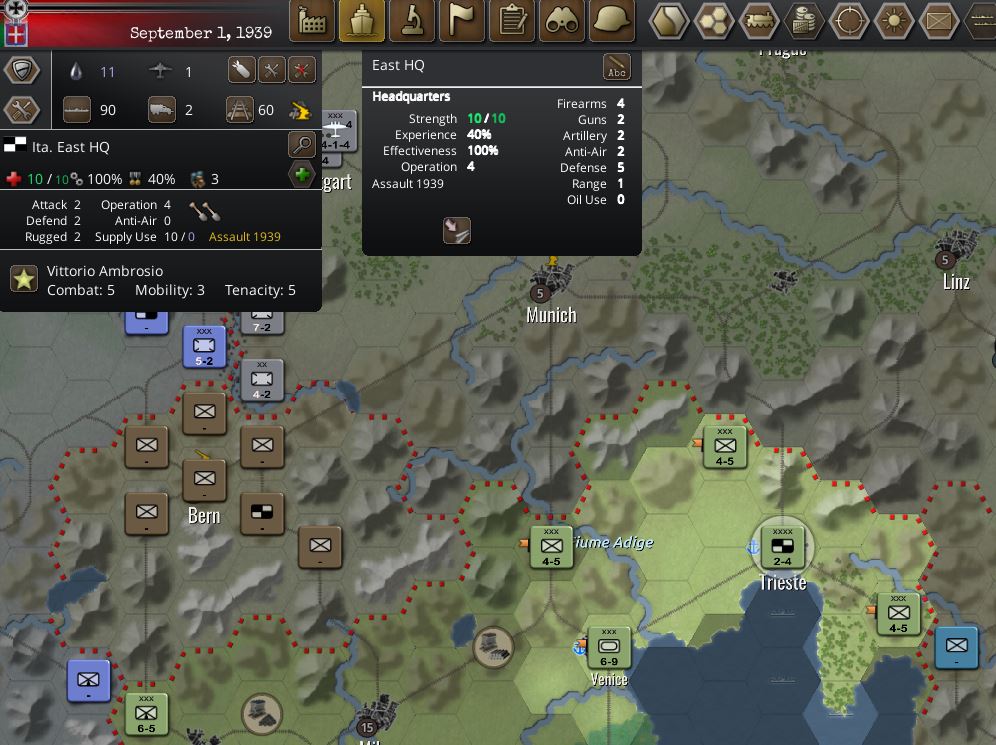Open the ship naval menu
Image resolution: width=996 pixels, height=745 pixels.
362,21
